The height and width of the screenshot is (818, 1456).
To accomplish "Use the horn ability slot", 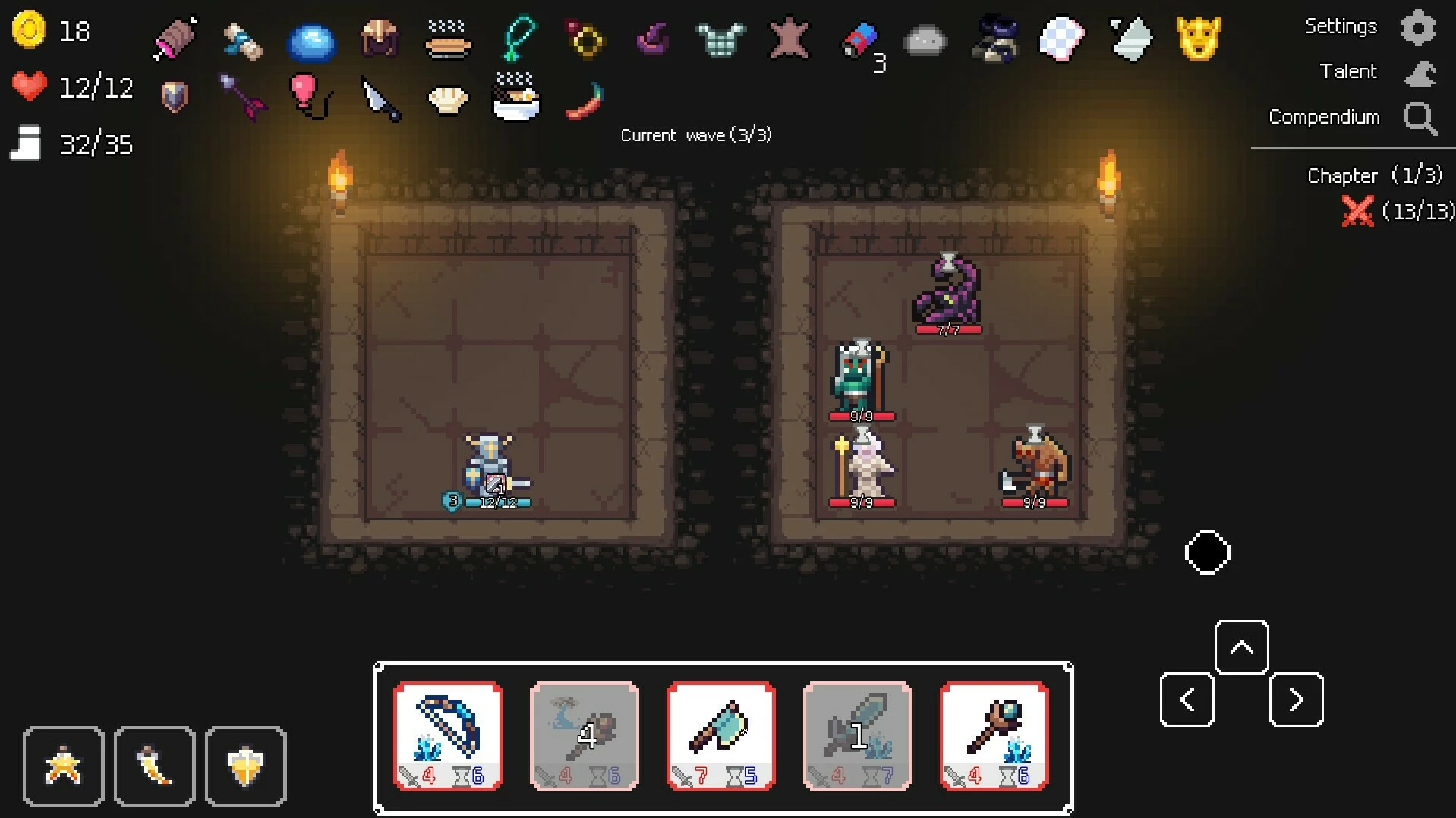I will point(154,766).
